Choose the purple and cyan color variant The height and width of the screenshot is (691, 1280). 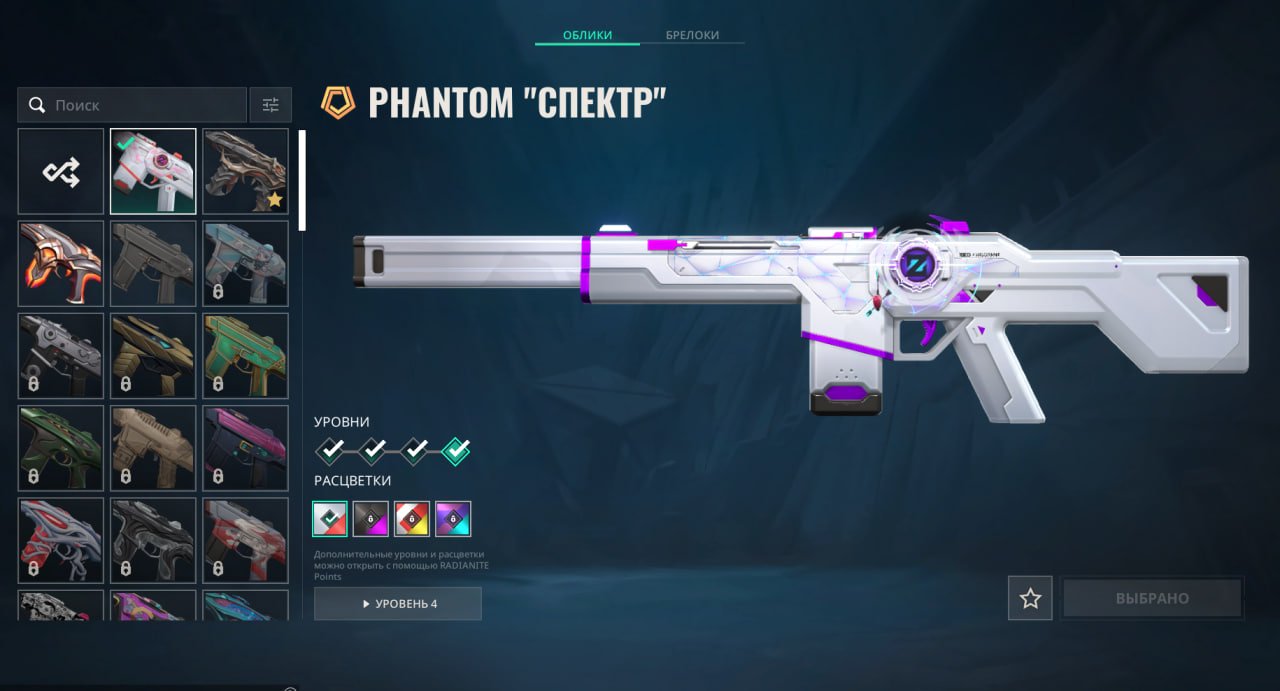[x=453, y=519]
